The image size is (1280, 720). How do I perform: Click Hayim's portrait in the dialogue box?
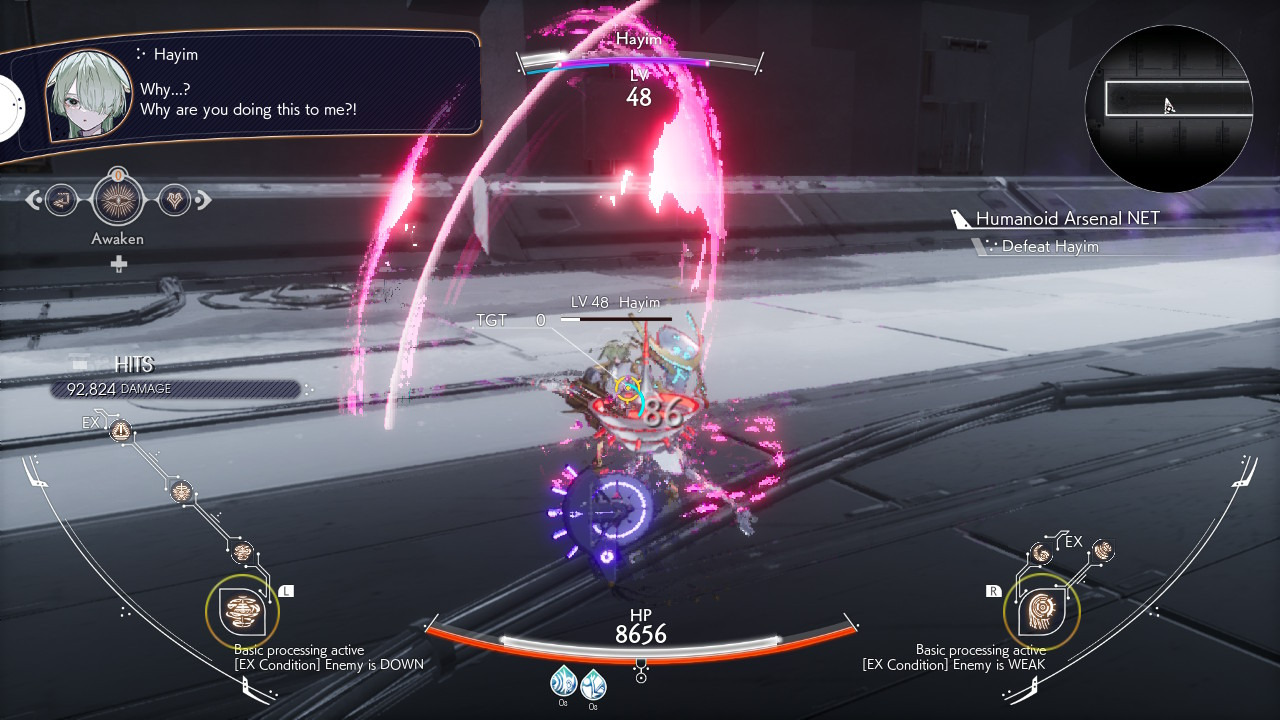(89, 95)
